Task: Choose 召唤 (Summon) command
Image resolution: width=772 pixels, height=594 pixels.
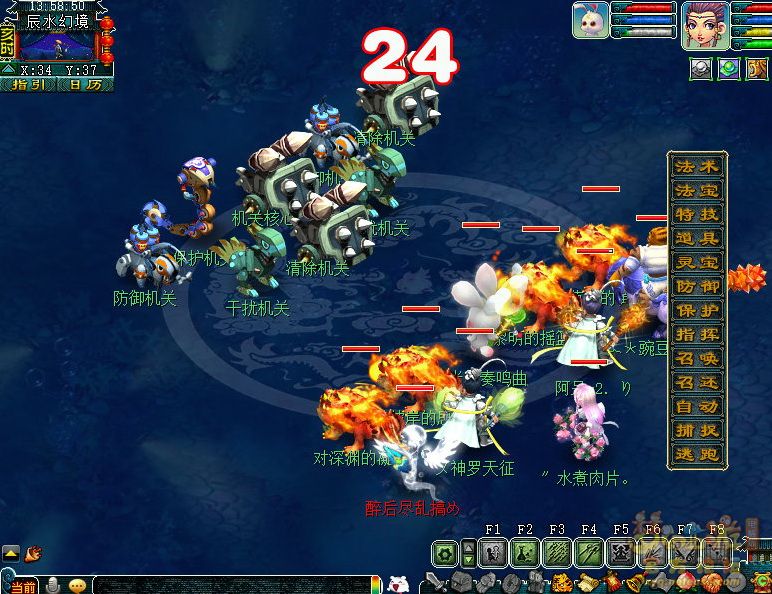Action: pos(697,358)
